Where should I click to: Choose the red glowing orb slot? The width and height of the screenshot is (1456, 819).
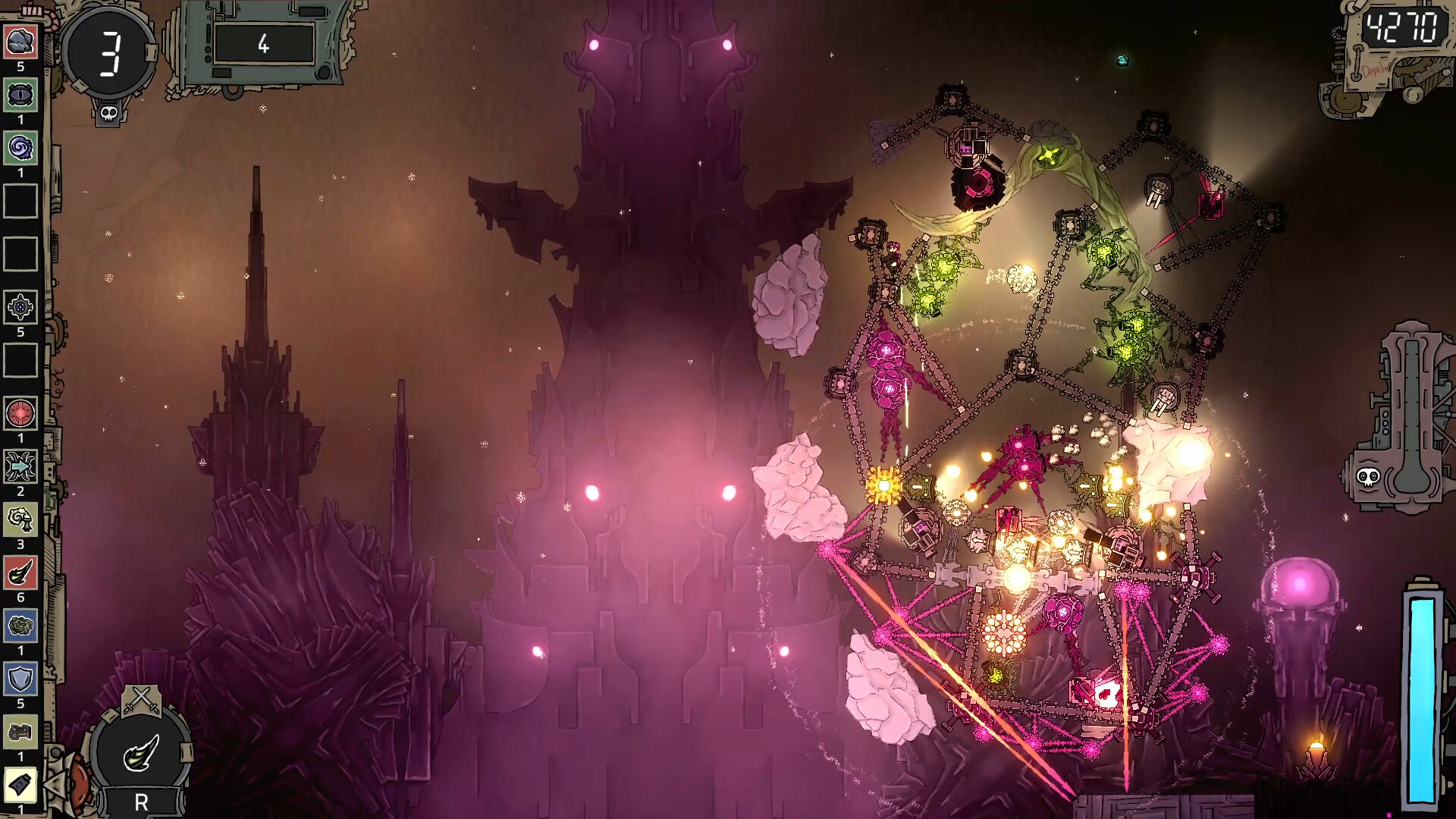tap(20, 413)
